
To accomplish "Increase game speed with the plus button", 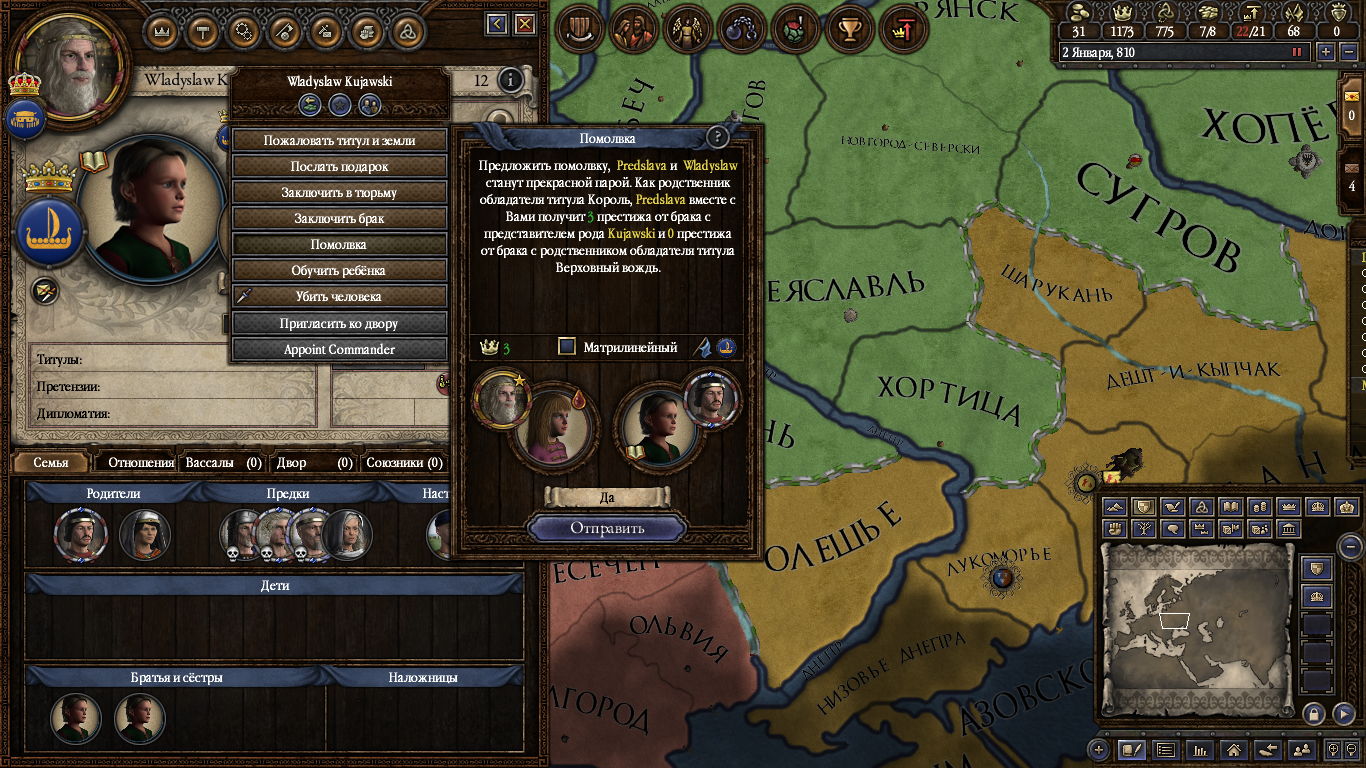I will click(x=1326, y=52).
